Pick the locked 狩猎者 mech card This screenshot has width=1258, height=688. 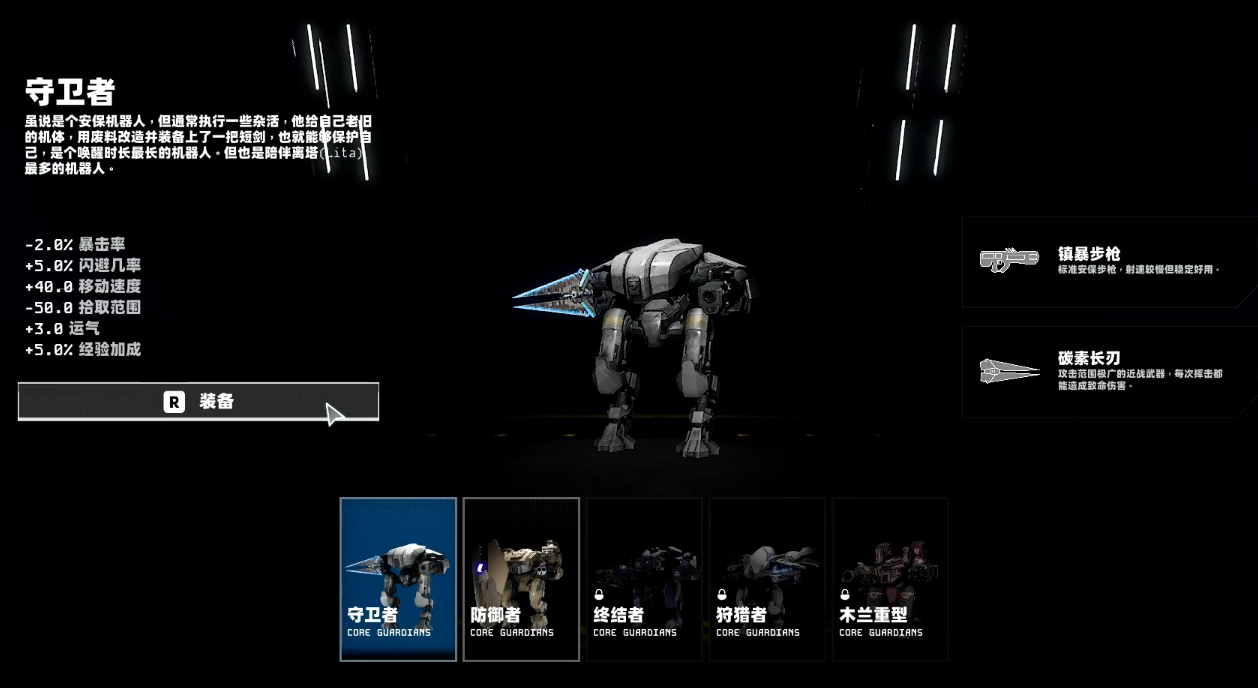pyautogui.click(x=767, y=579)
